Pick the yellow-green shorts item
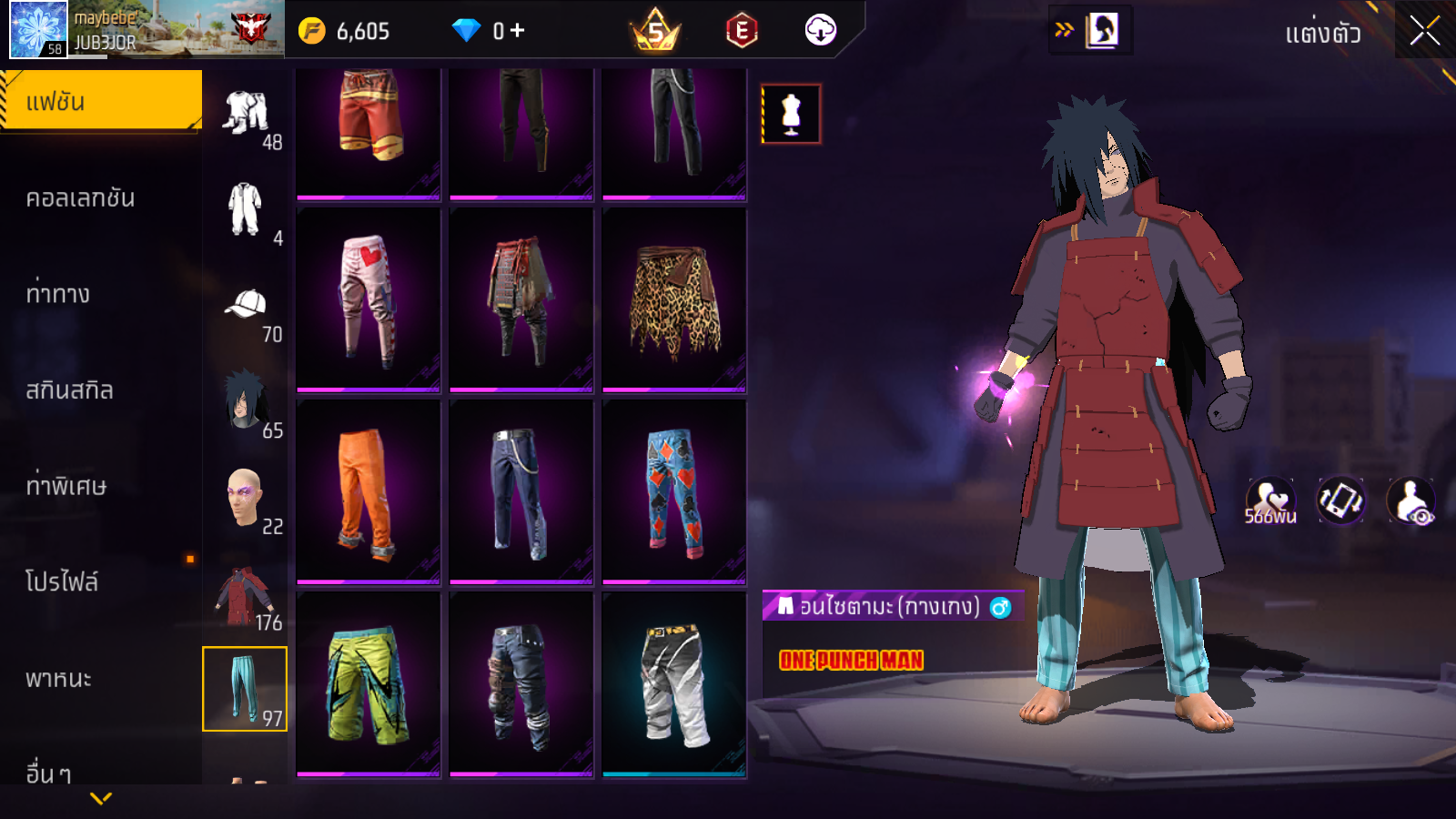Image resolution: width=1456 pixels, height=819 pixels. click(x=369, y=684)
